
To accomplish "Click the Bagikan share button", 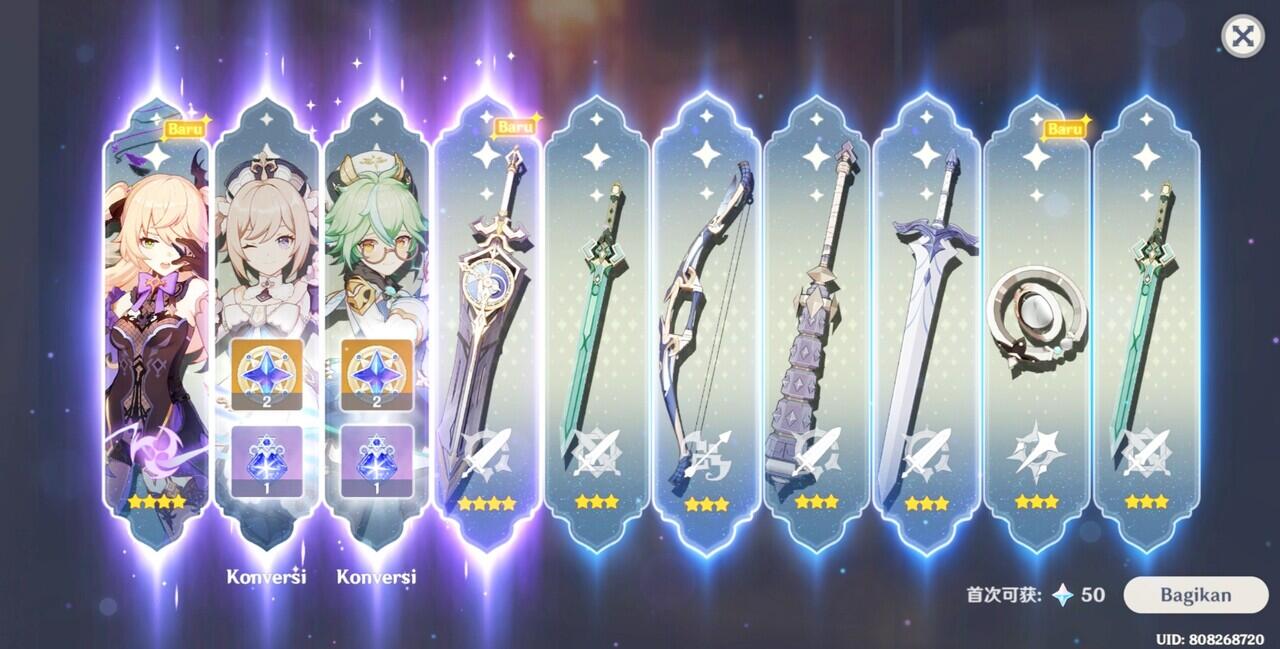I will point(1195,595).
